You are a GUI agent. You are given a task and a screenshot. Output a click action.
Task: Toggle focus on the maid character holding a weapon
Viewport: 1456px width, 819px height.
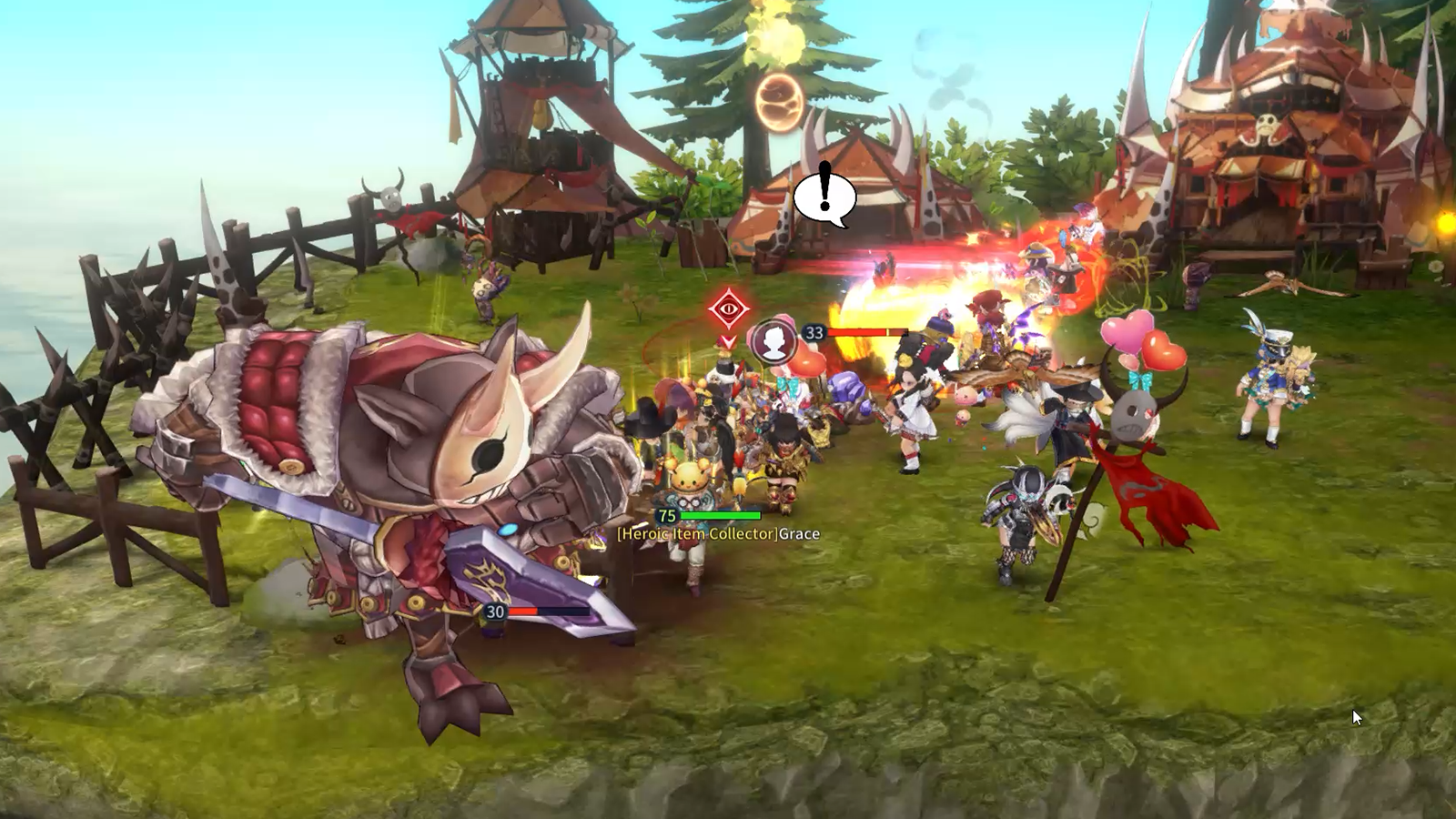point(910,409)
